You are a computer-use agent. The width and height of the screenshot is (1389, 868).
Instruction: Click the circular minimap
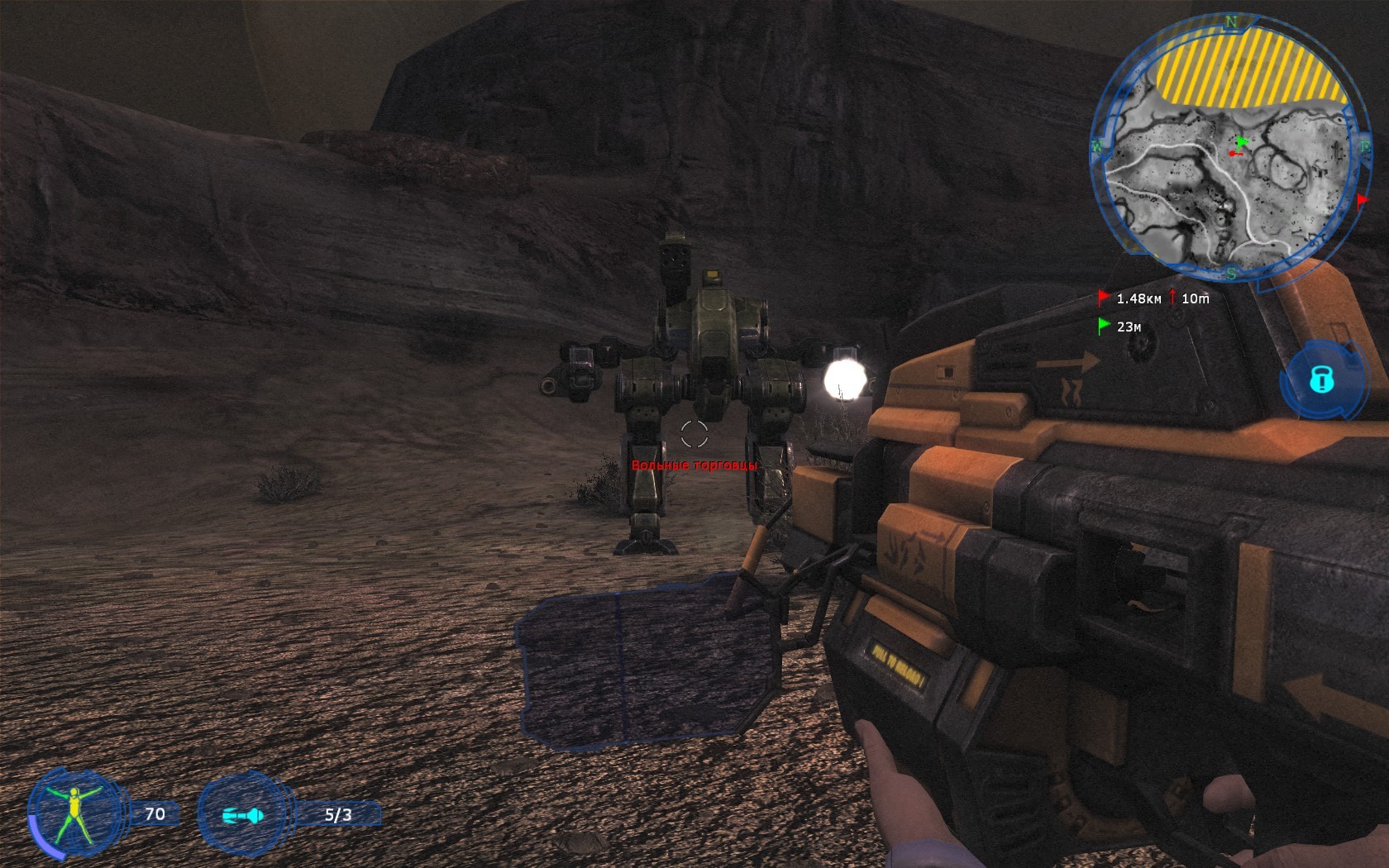click(1229, 147)
